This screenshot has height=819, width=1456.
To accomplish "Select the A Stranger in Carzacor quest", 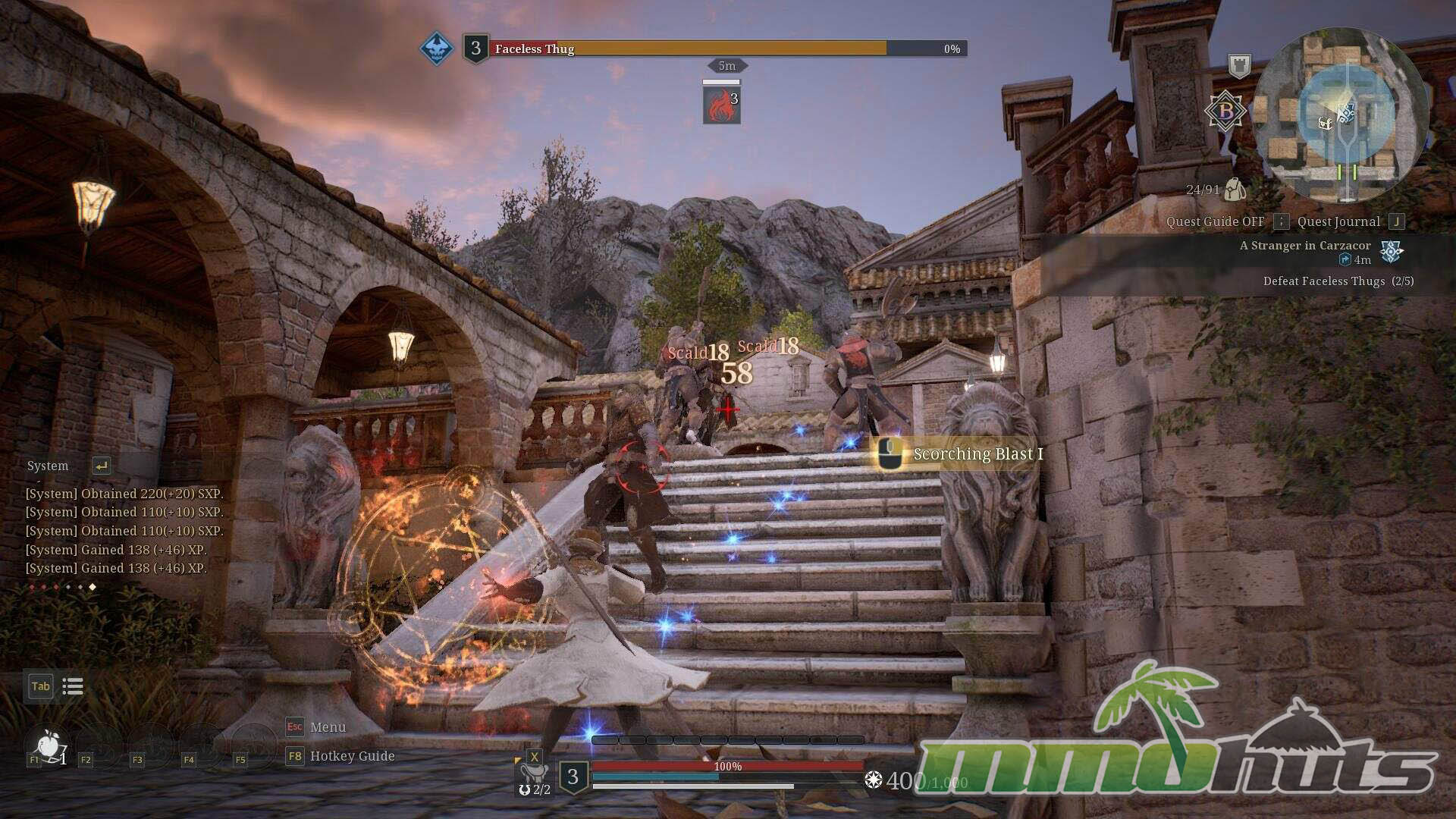I will 1304,246.
